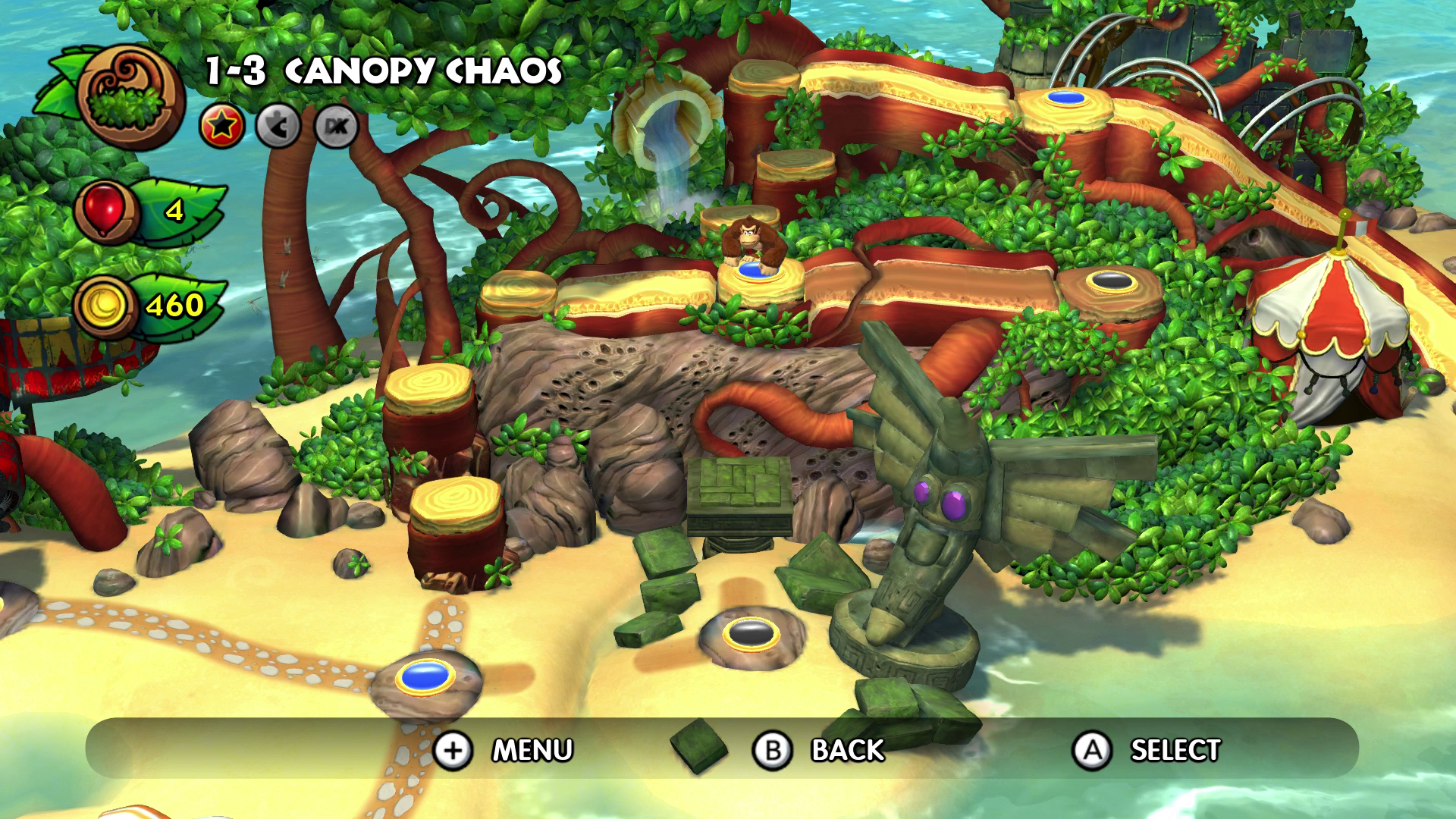Screen dimensions: 1456x819
Task: Choose the blue level node on the sand path
Action: tap(425, 675)
